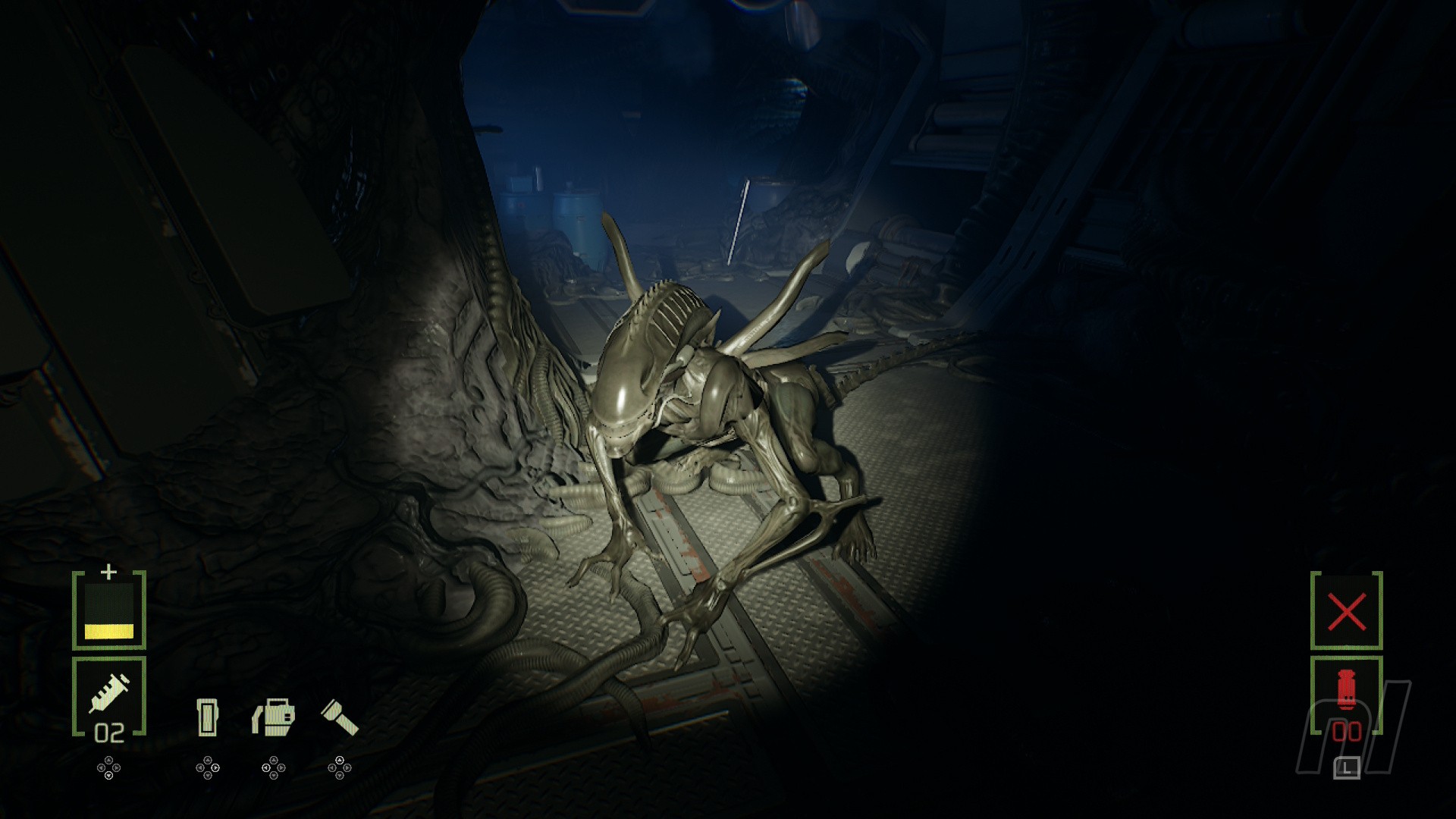Toggle the flashlight icon
Image resolution: width=1456 pixels, height=819 pixels.
tap(339, 717)
